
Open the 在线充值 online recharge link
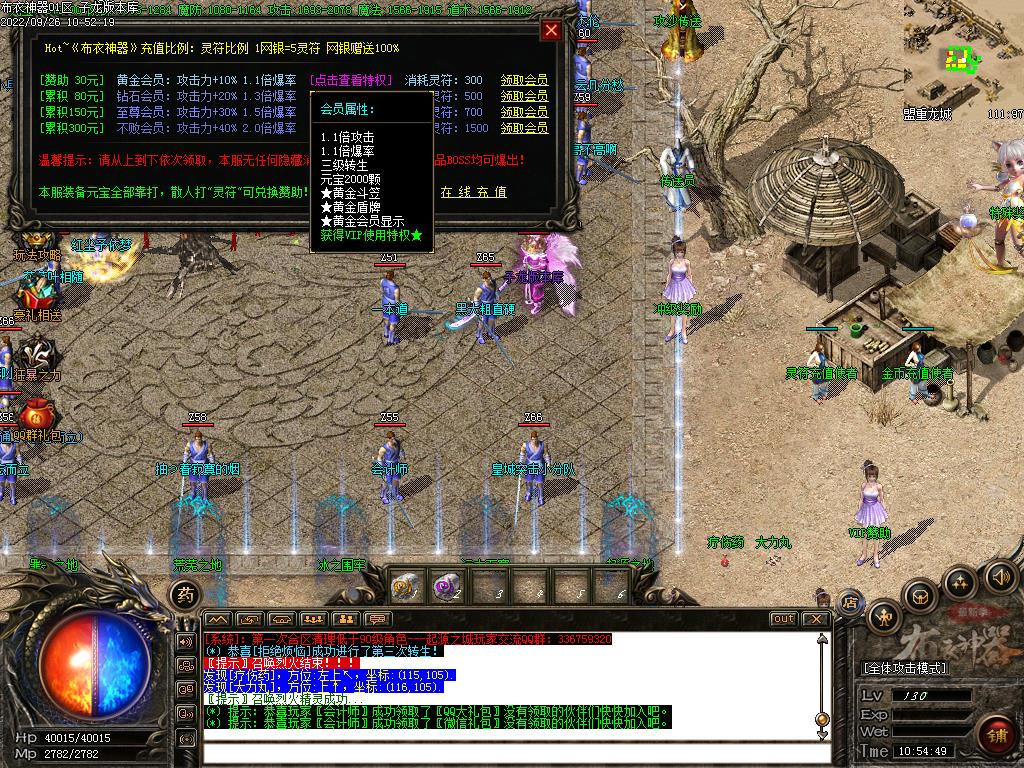(473, 192)
